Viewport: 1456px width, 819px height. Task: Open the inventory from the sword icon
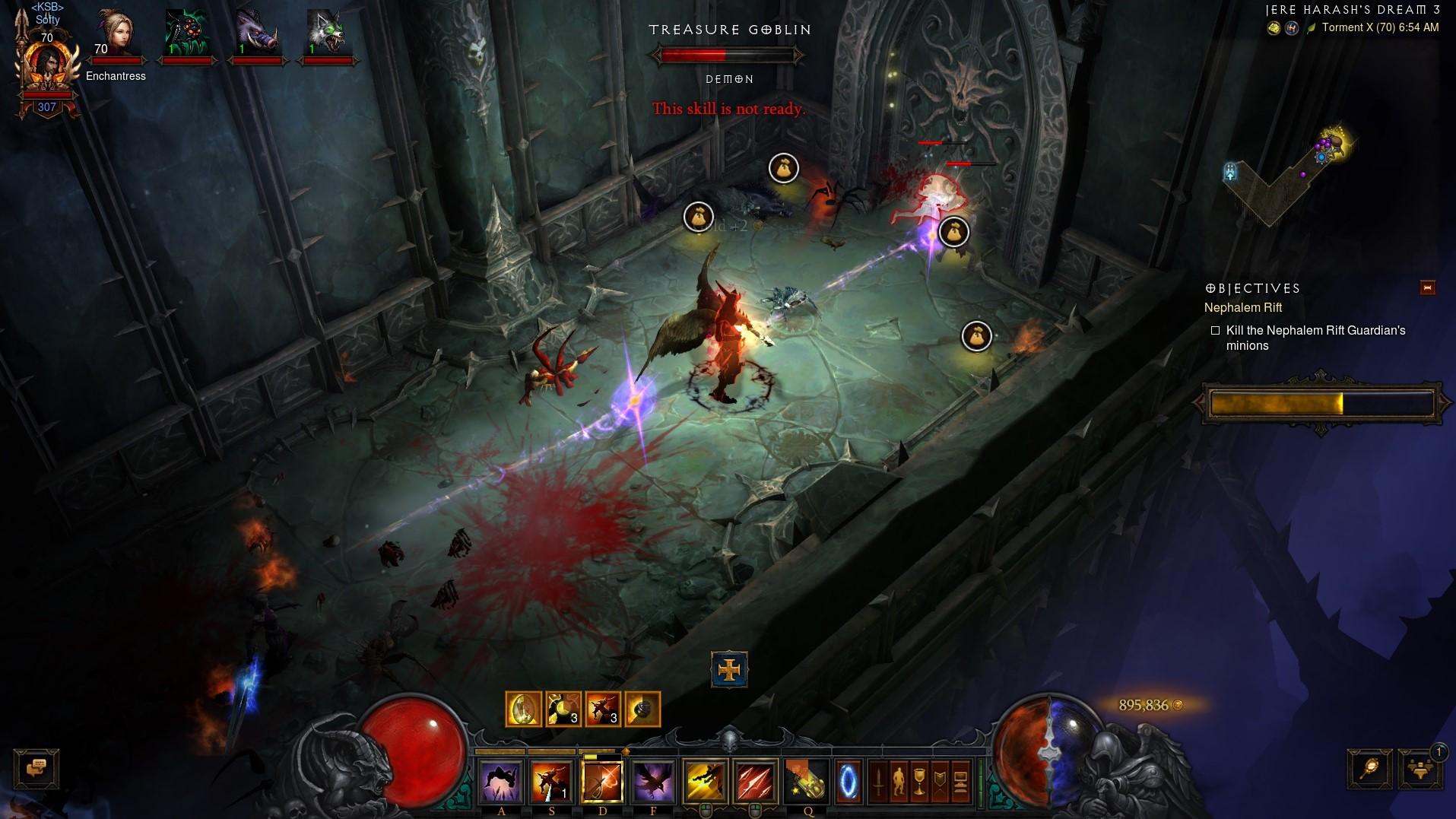coord(878,782)
